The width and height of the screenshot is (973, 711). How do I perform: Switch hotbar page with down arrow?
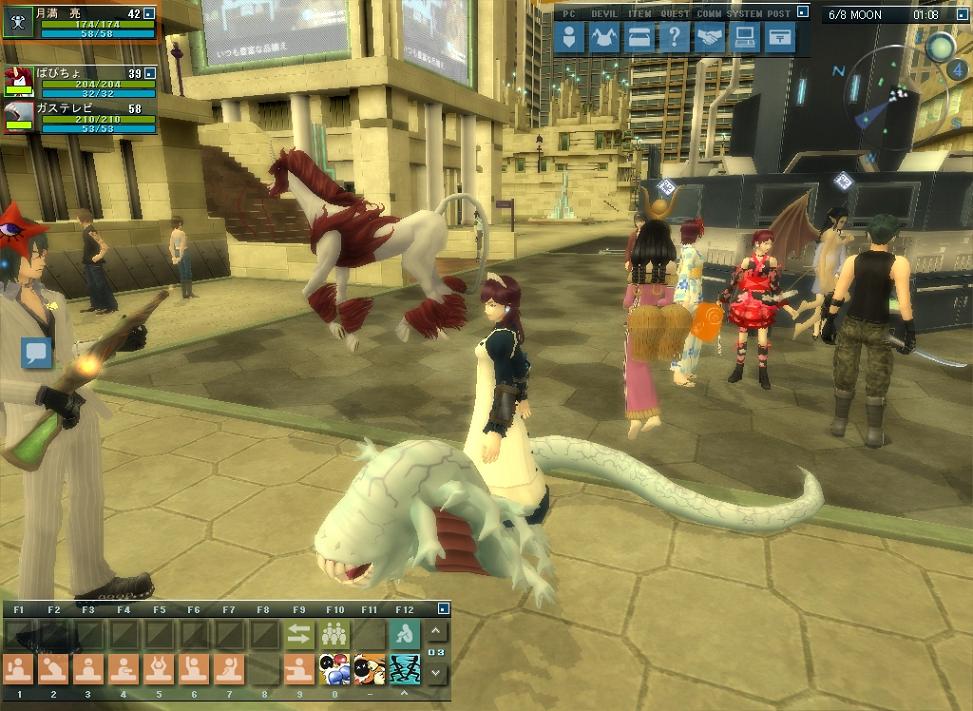(436, 673)
